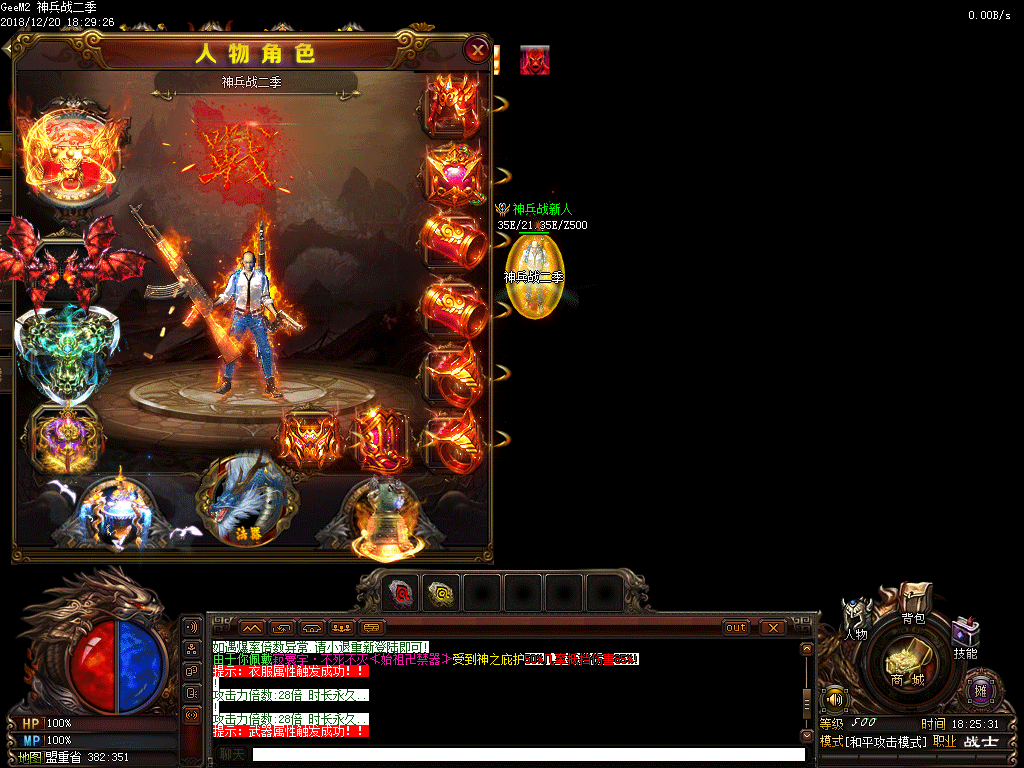Click the 摊 stall button
Image resolution: width=1024 pixels, height=768 pixels.
click(980, 689)
